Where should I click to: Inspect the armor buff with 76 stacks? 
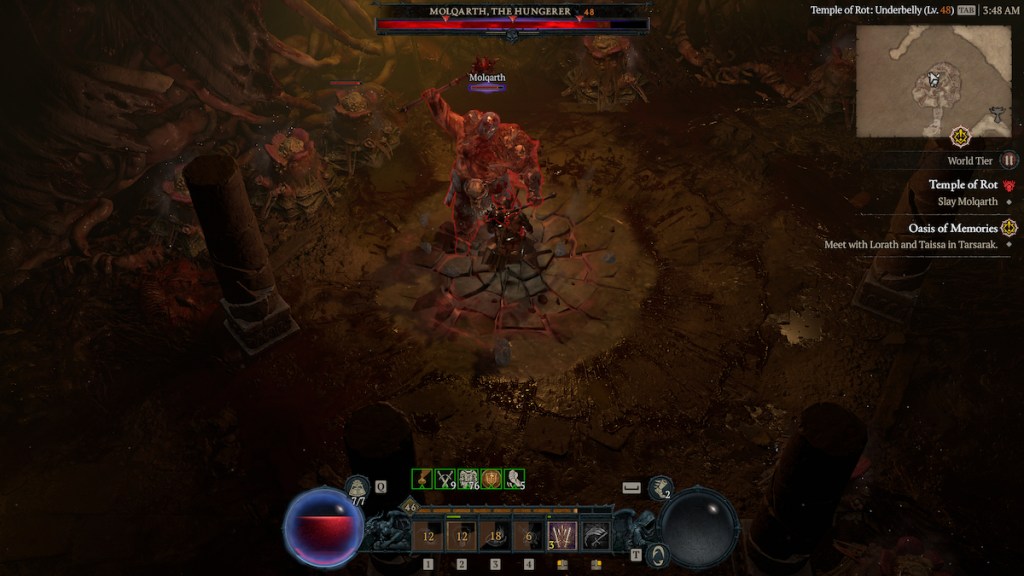(468, 479)
